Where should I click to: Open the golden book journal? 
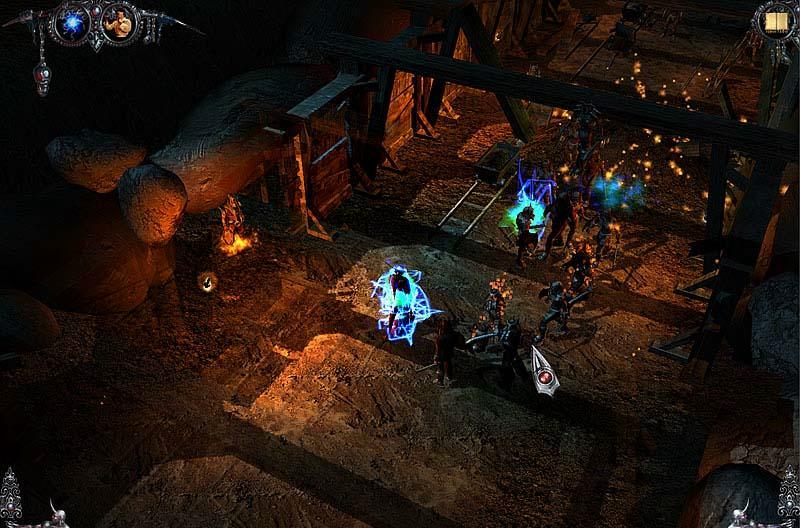[x=773, y=21]
